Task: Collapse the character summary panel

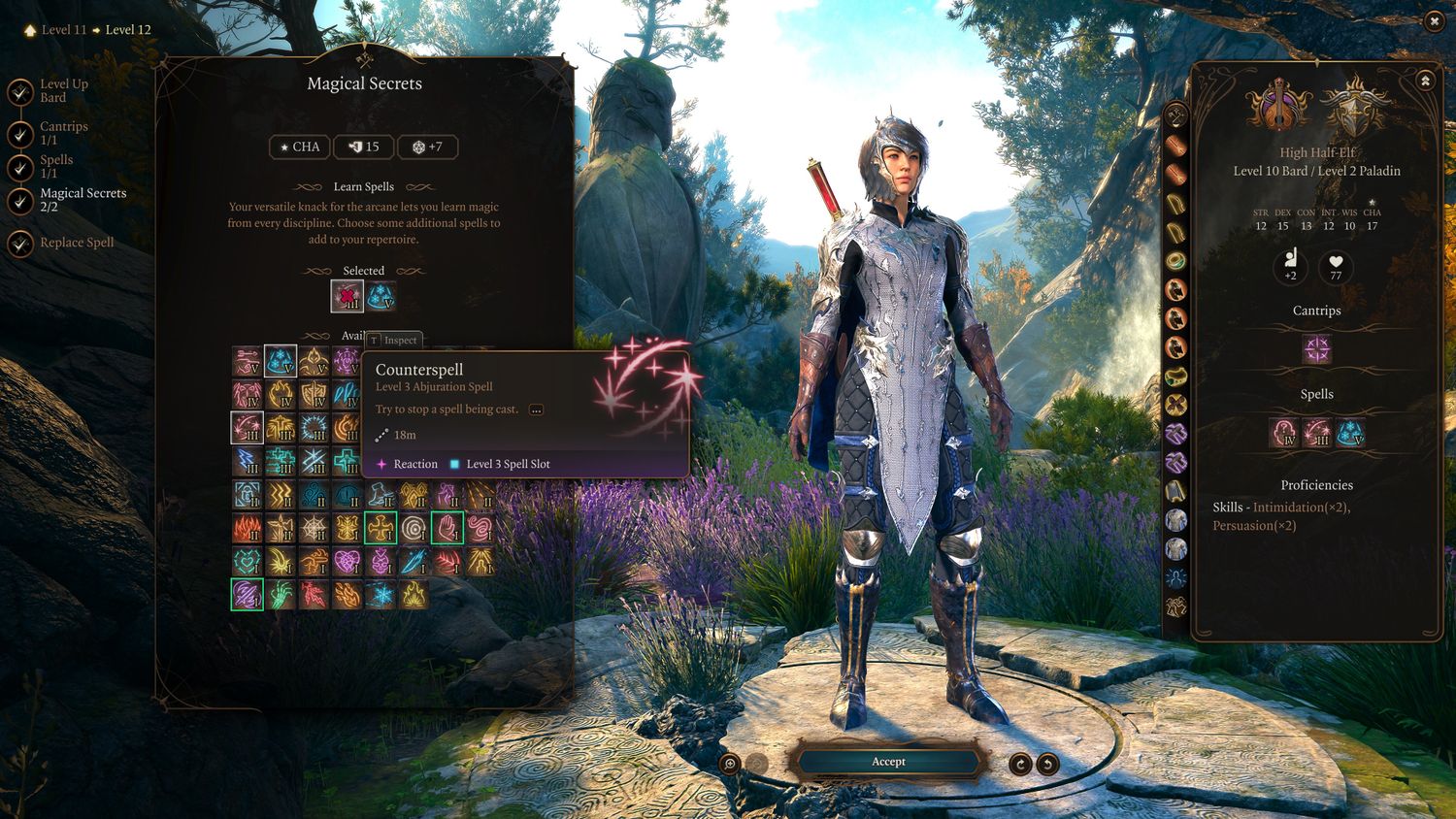Action: click(x=1425, y=81)
